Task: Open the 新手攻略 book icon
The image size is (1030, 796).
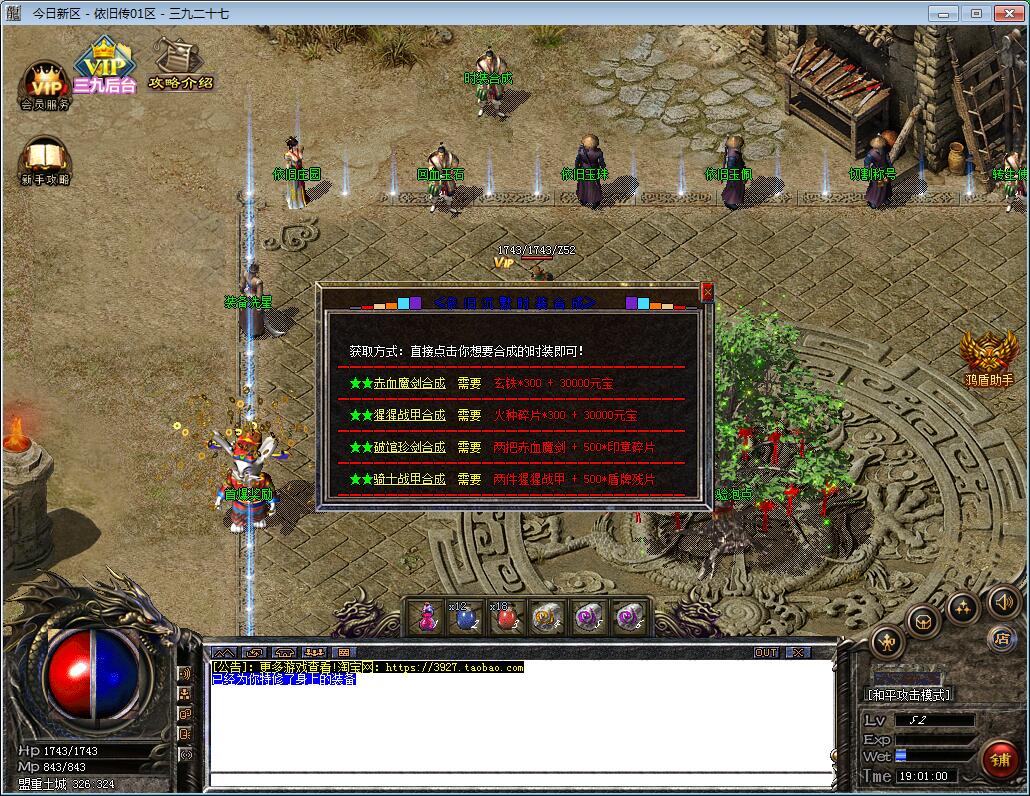Action: [45, 160]
